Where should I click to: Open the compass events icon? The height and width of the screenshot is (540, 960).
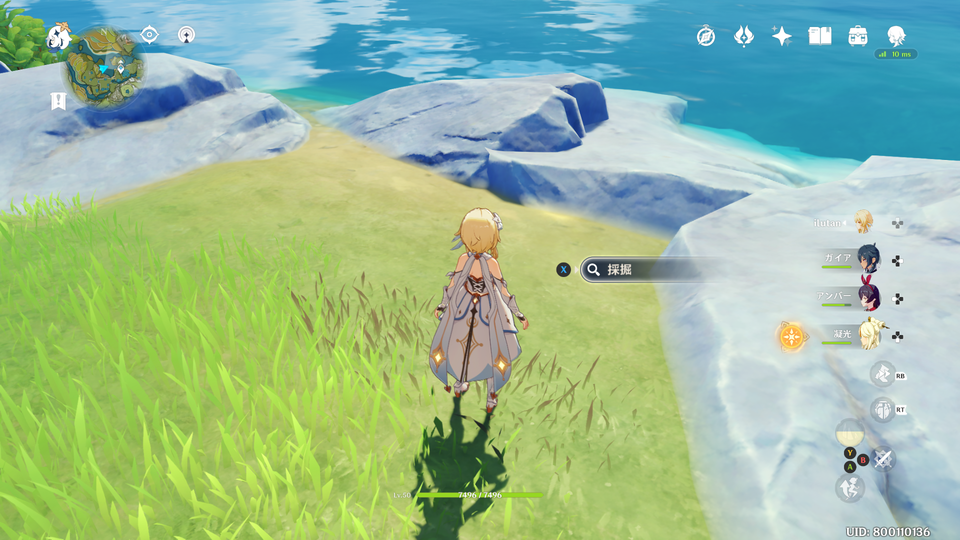coord(706,36)
